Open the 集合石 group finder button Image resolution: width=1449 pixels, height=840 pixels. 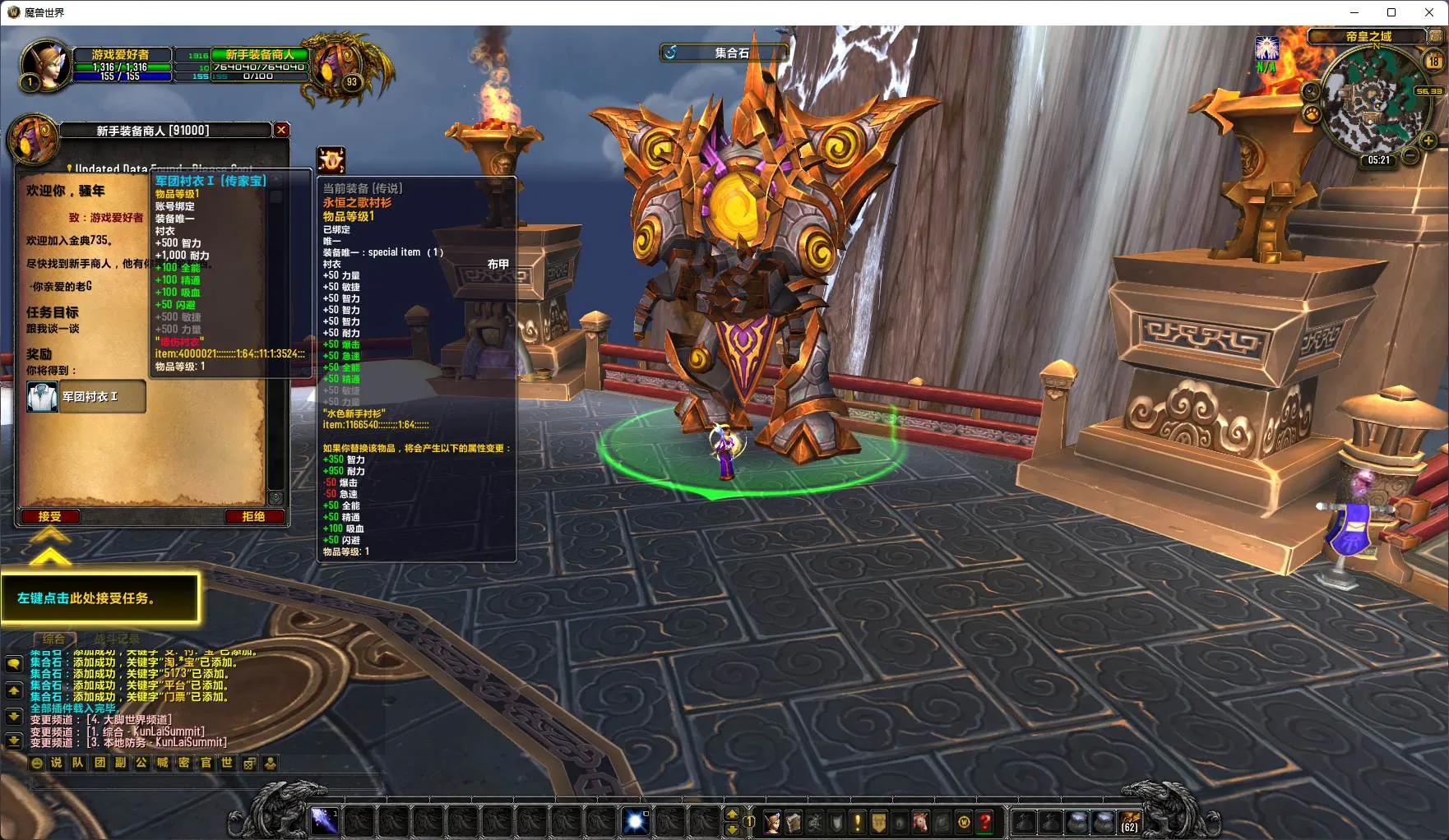click(x=724, y=53)
